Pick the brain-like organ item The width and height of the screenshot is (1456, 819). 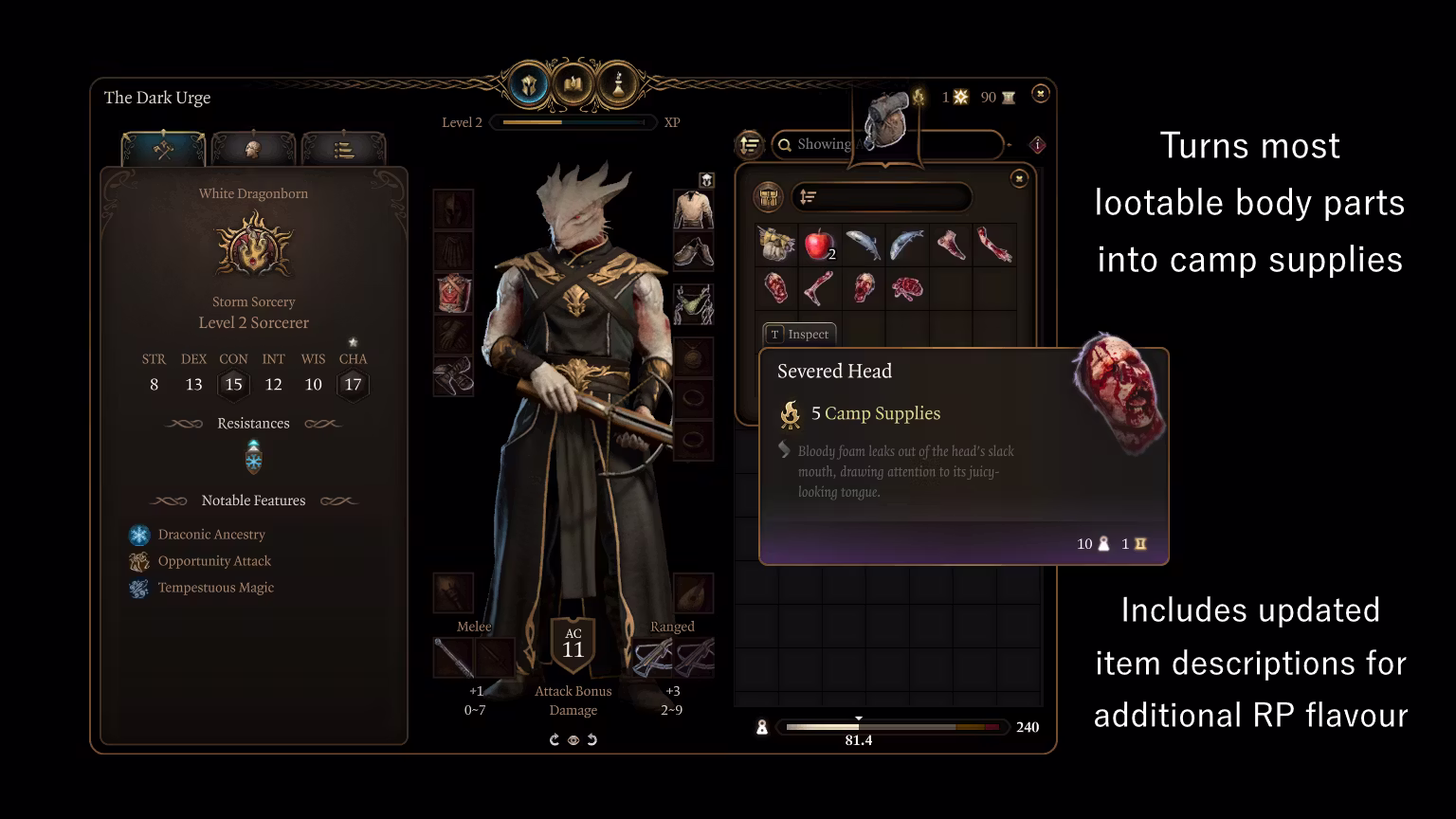pos(907,289)
